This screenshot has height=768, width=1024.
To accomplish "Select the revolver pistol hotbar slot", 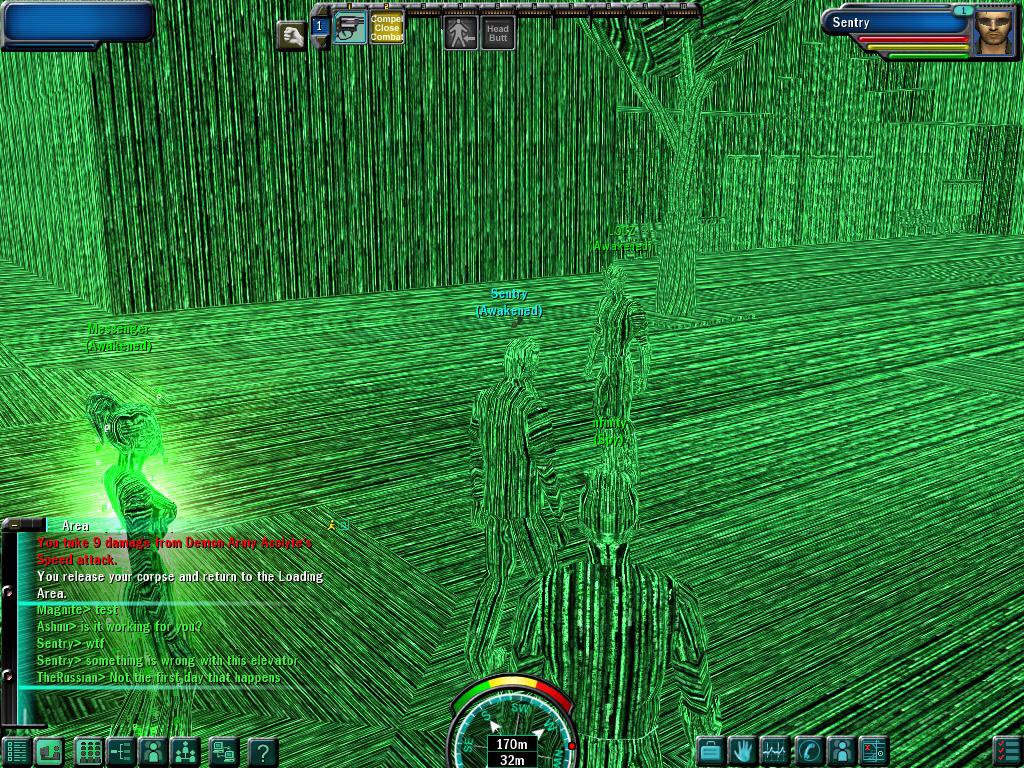I will (350, 28).
